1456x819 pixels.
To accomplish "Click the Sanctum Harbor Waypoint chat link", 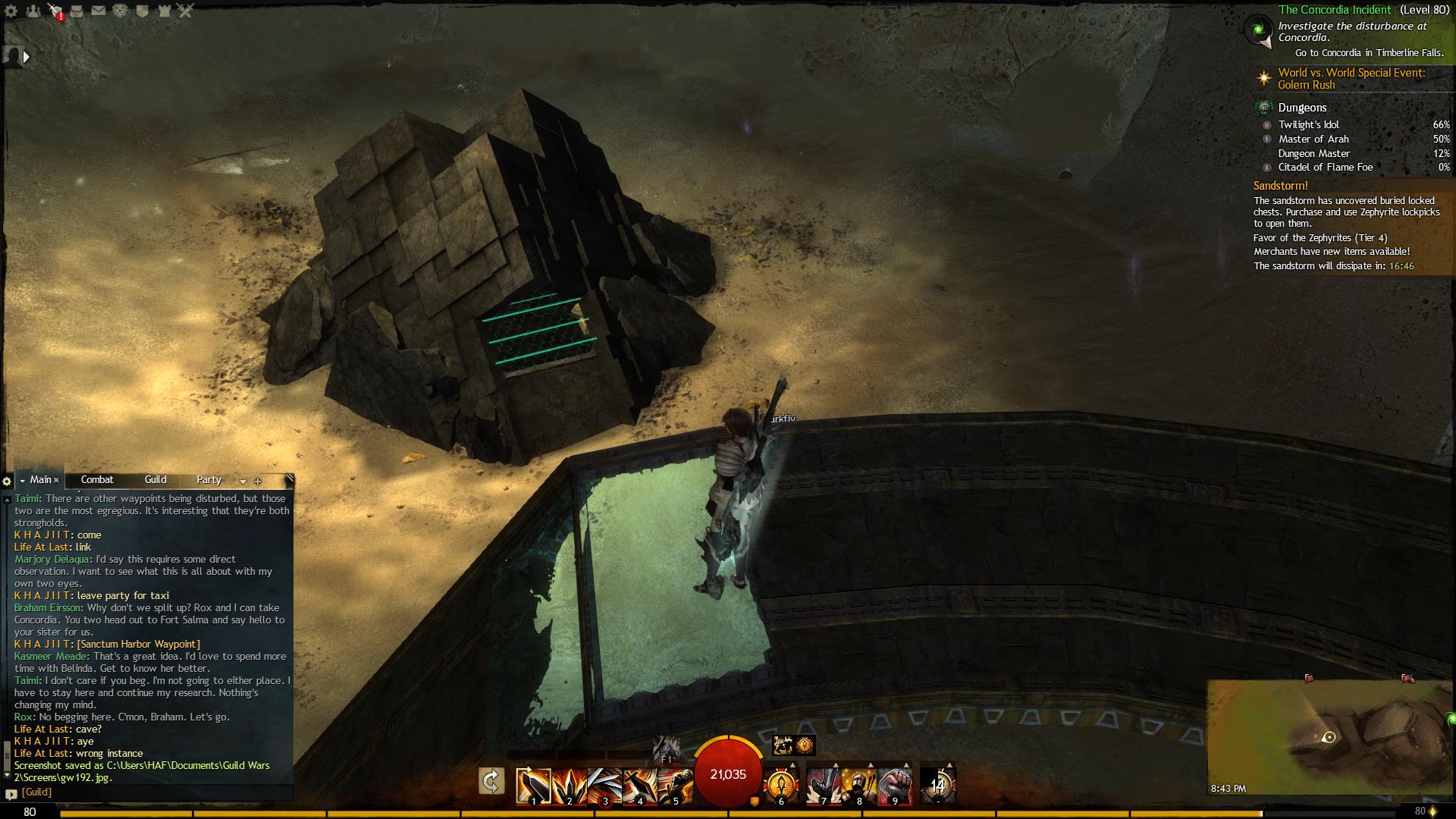I will [x=139, y=644].
